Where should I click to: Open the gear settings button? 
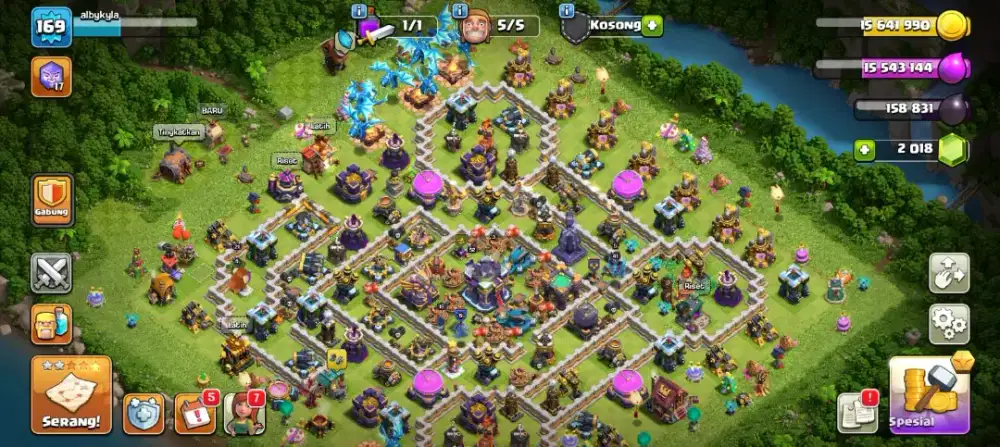tap(948, 324)
